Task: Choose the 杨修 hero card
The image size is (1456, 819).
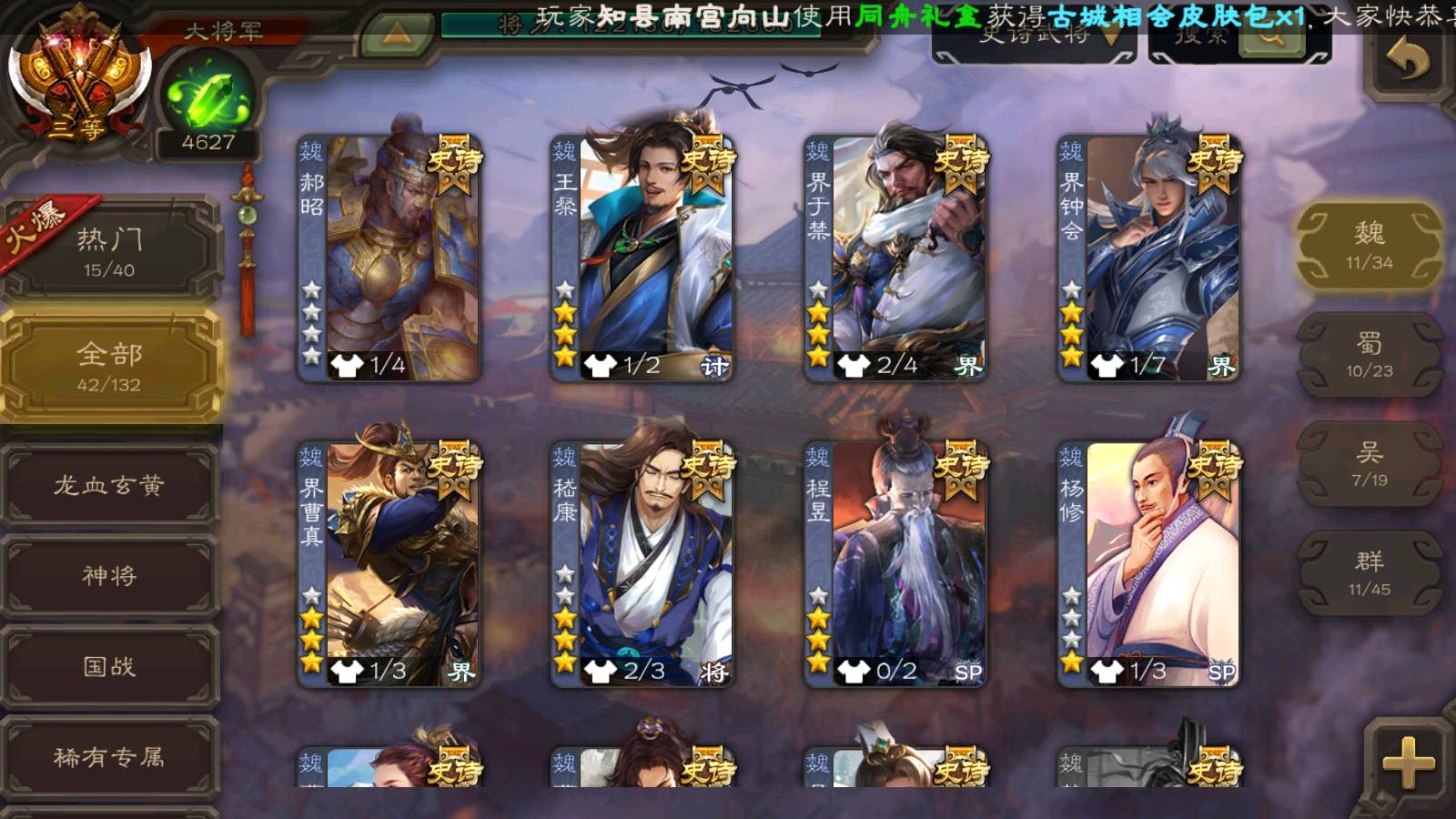Action: (1148, 564)
